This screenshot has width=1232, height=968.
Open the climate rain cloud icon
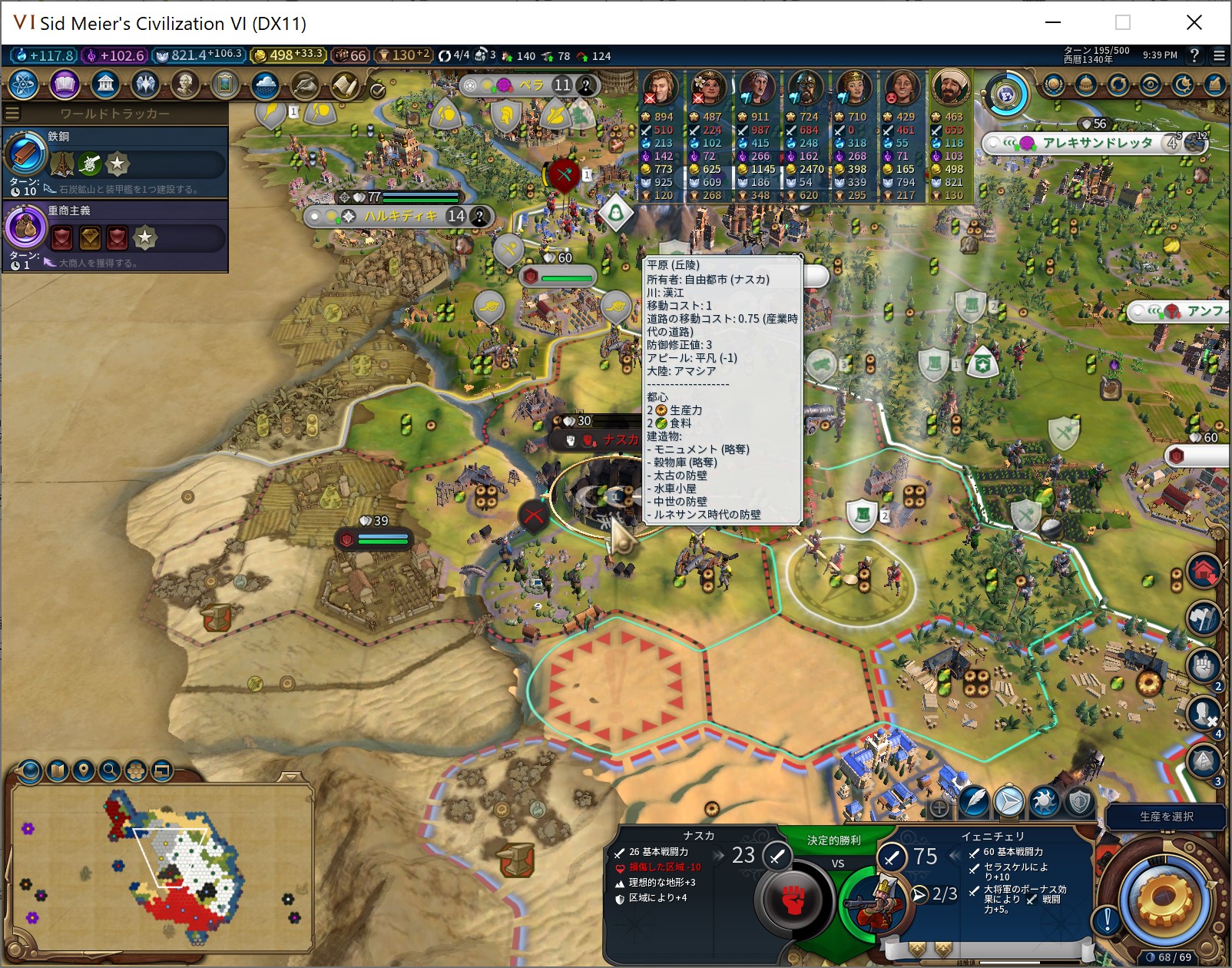pos(265,85)
